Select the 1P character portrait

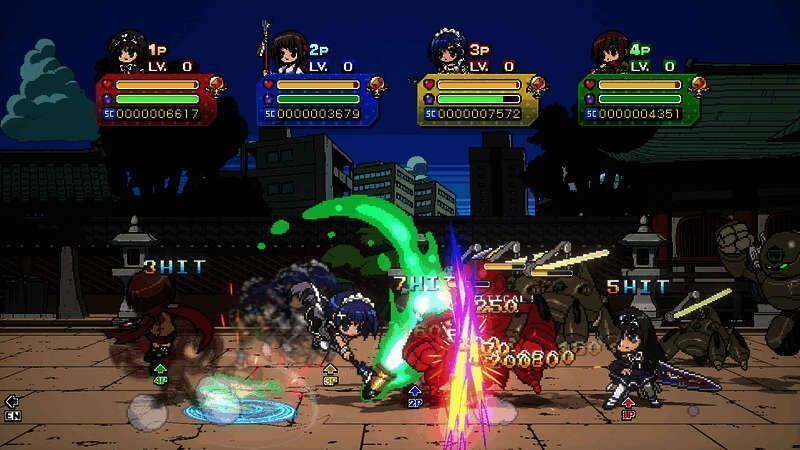click(x=127, y=53)
